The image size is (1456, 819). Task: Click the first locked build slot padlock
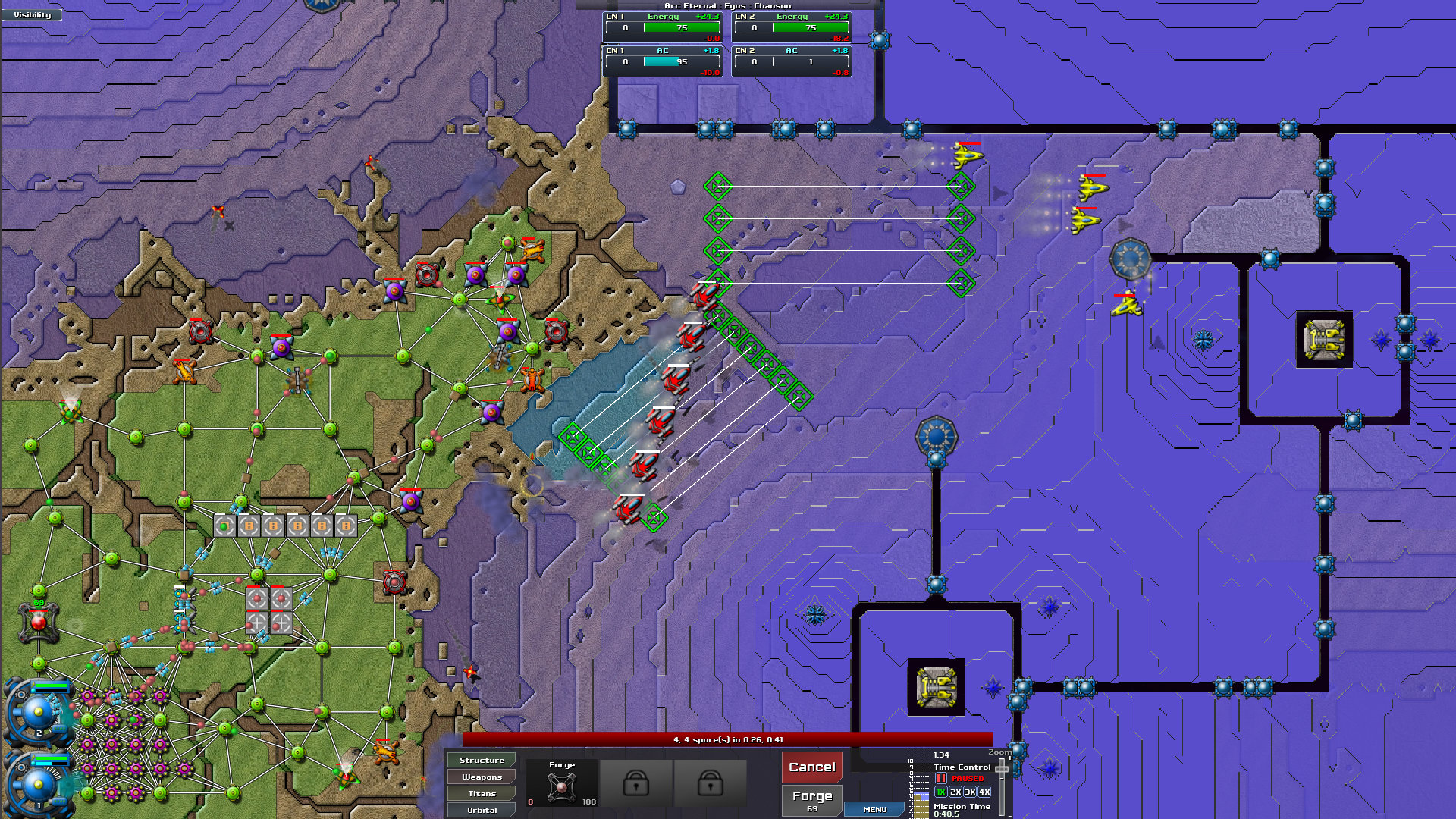pos(637,783)
